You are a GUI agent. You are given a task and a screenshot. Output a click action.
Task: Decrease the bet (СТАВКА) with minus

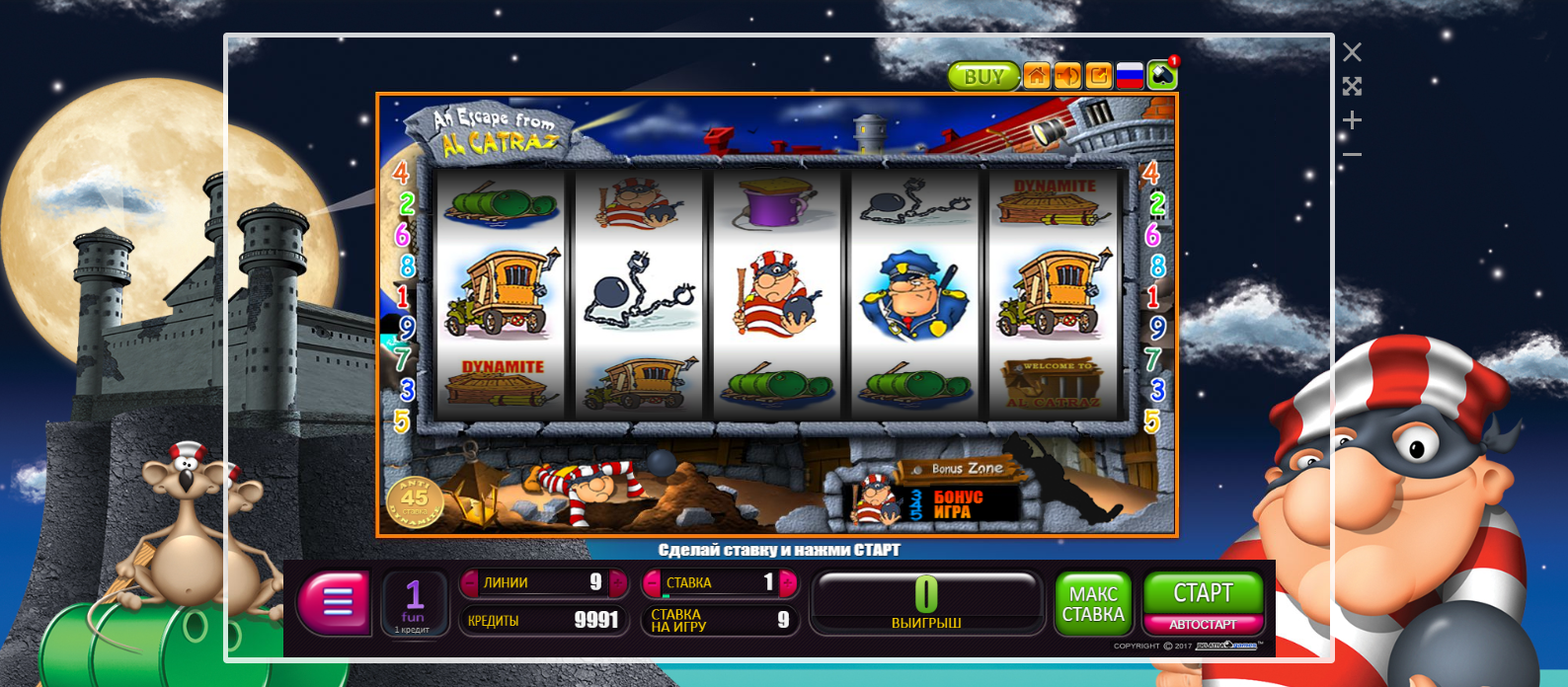652,583
